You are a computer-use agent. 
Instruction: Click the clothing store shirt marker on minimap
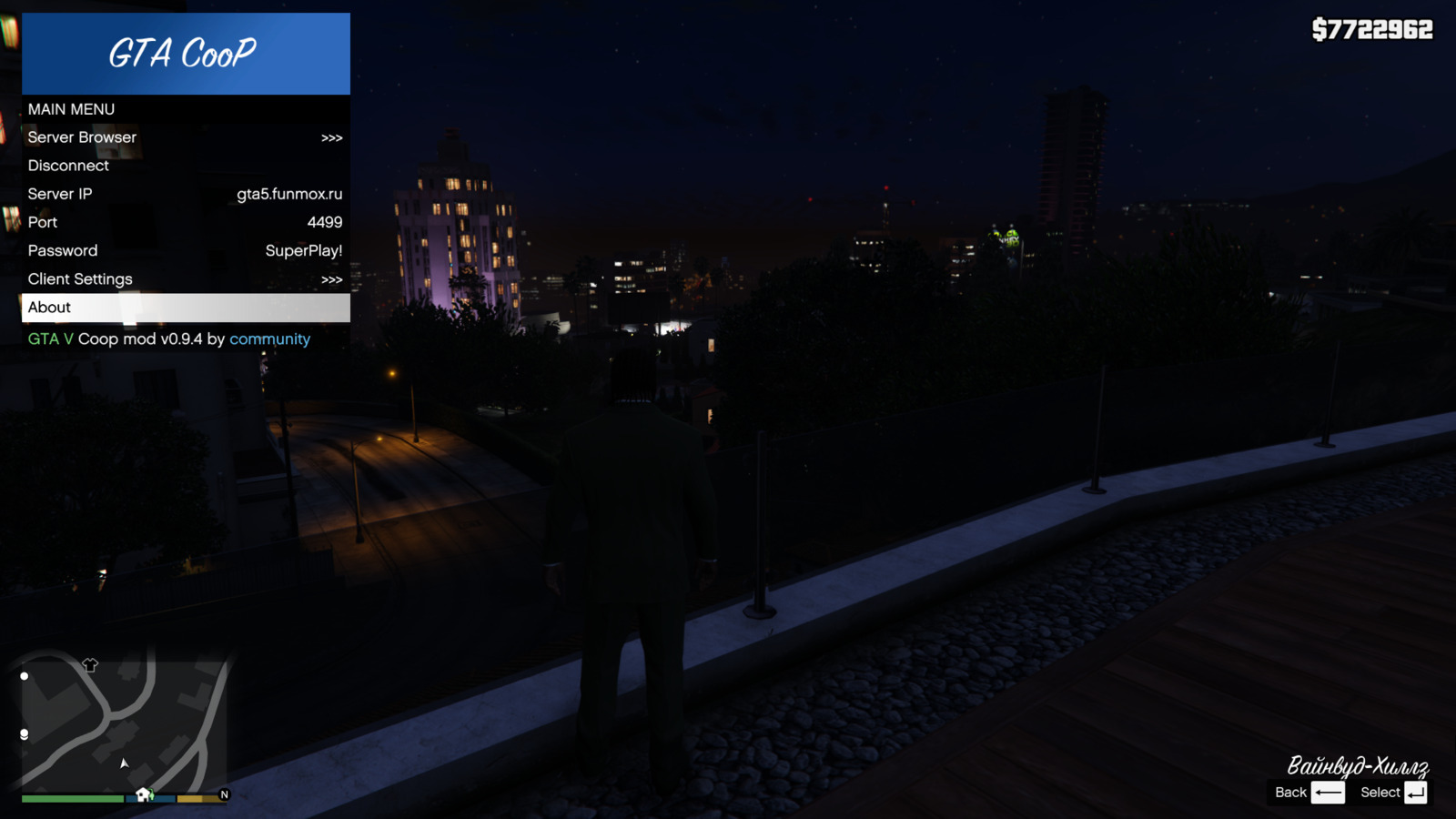click(90, 665)
